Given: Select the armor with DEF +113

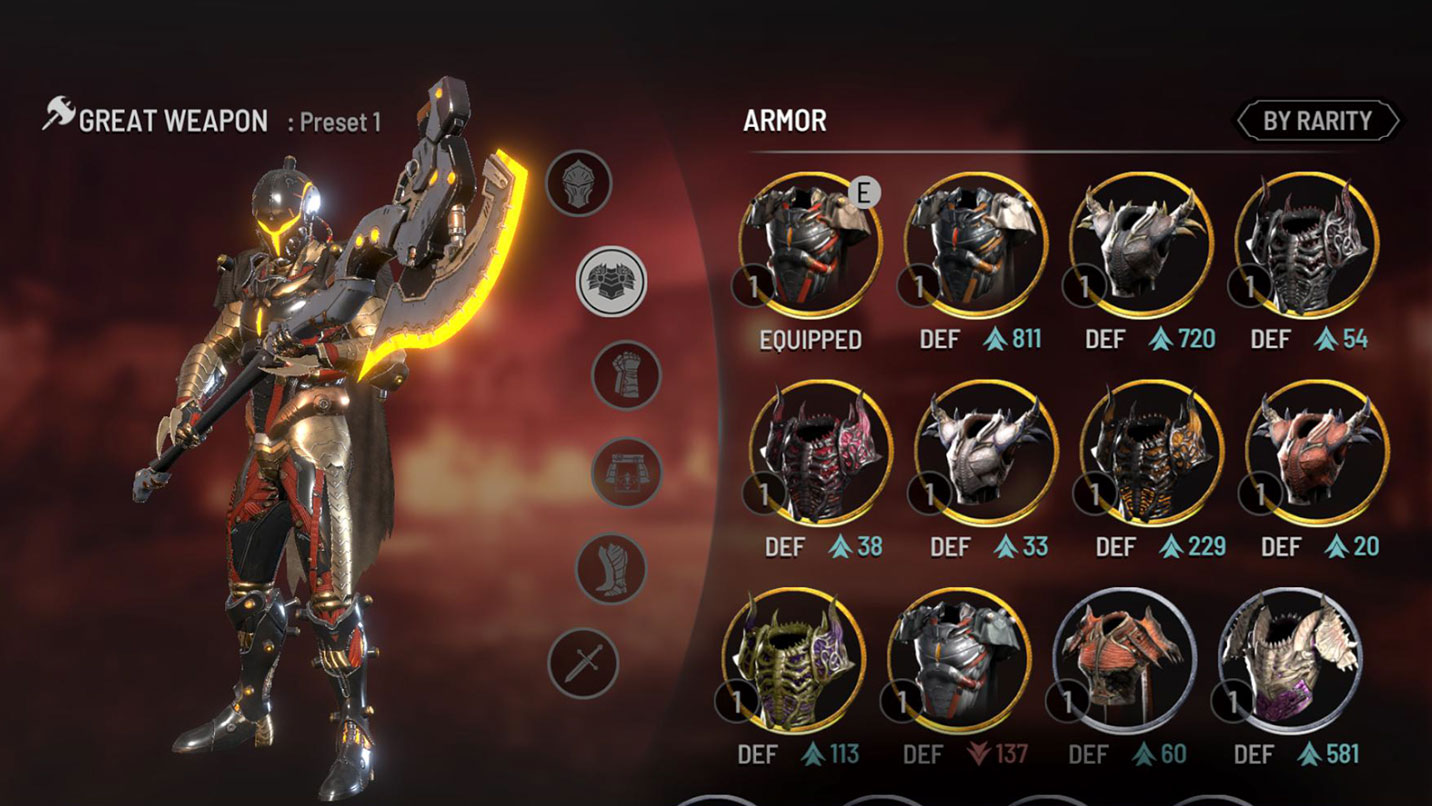Looking at the screenshot, I should [794, 660].
